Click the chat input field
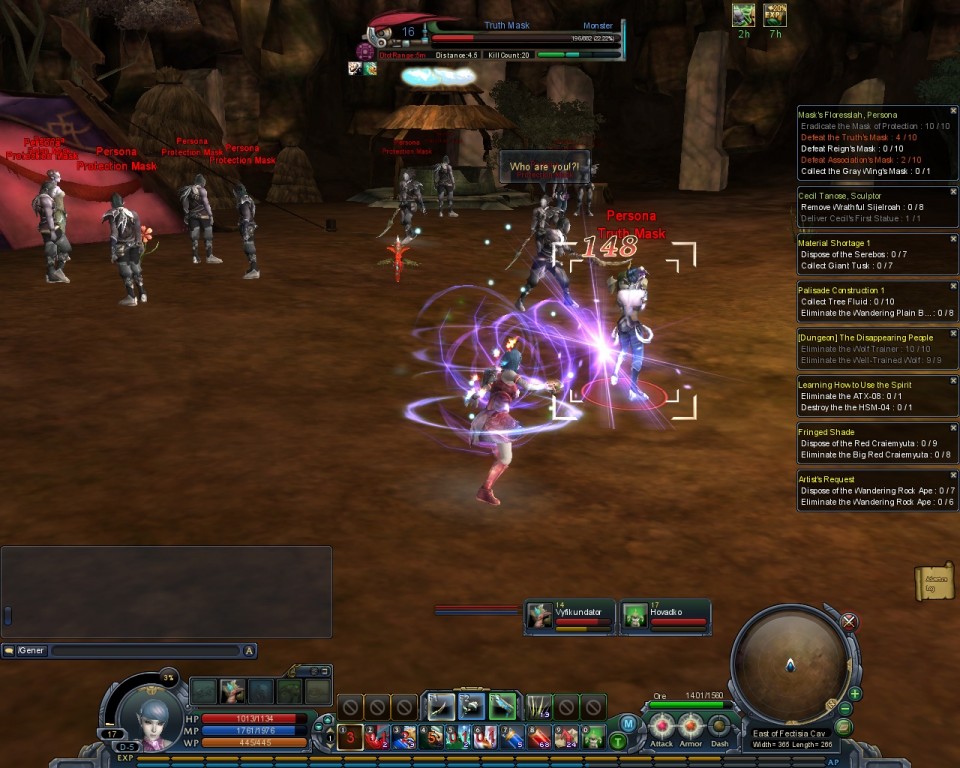The image size is (960, 768). [145, 651]
